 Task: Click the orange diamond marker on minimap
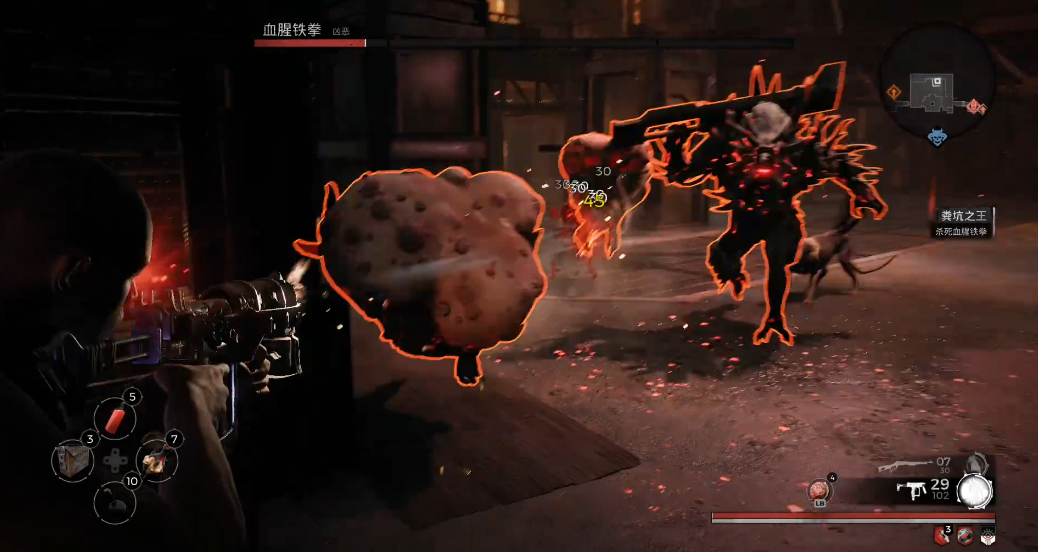pyautogui.click(x=893, y=93)
